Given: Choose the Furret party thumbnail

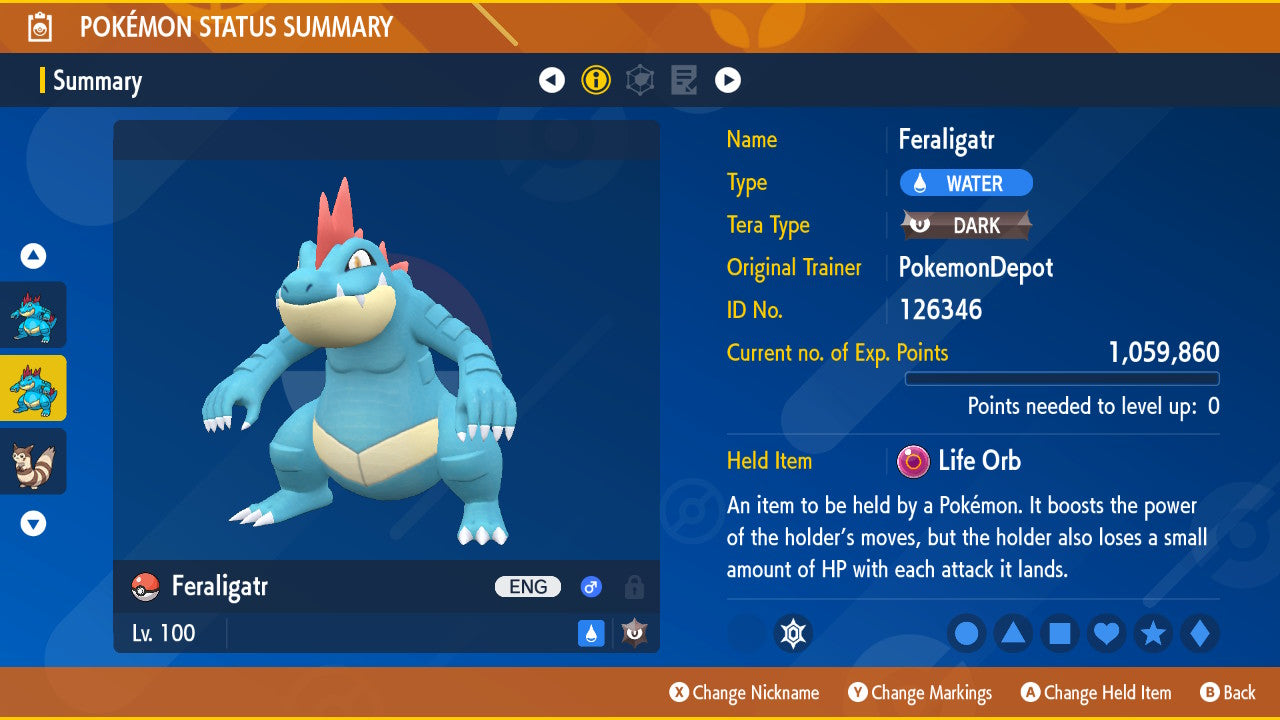Looking at the screenshot, I should pos(34,461).
